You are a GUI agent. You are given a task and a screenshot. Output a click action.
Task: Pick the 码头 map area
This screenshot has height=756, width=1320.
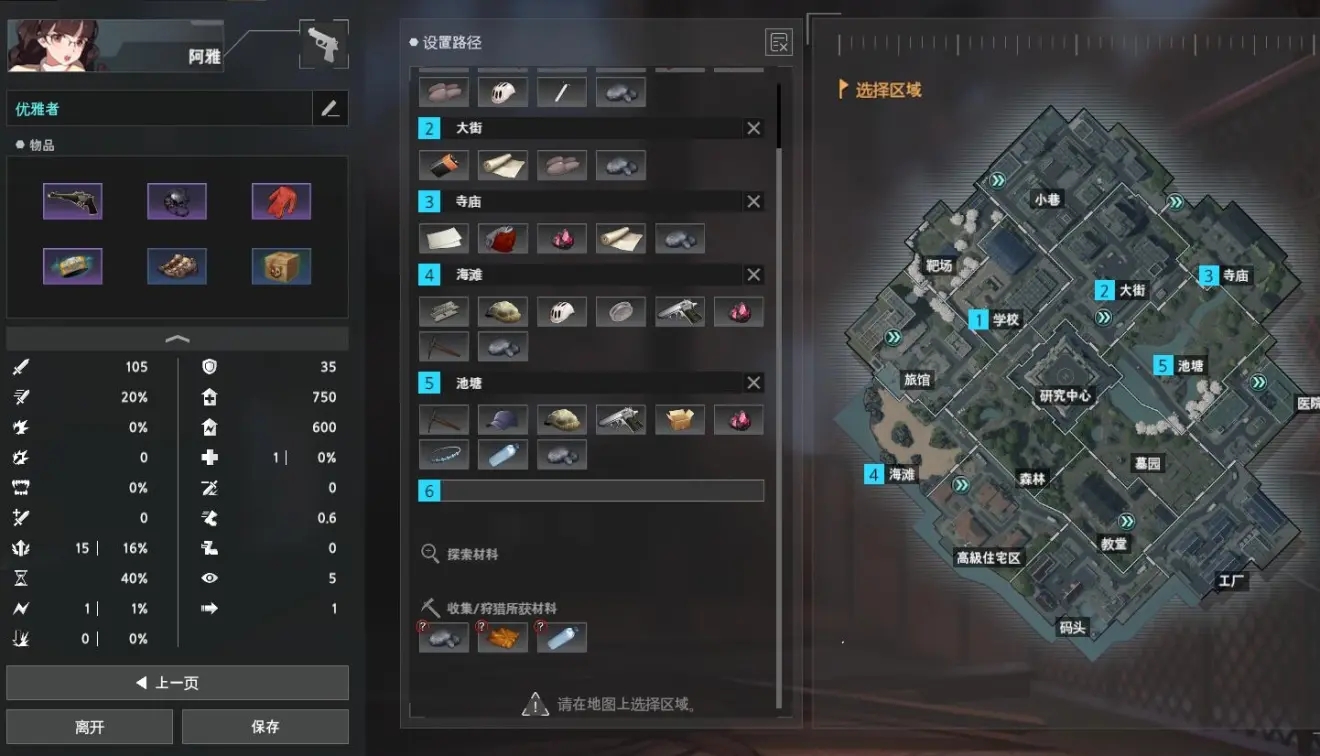[1072, 628]
